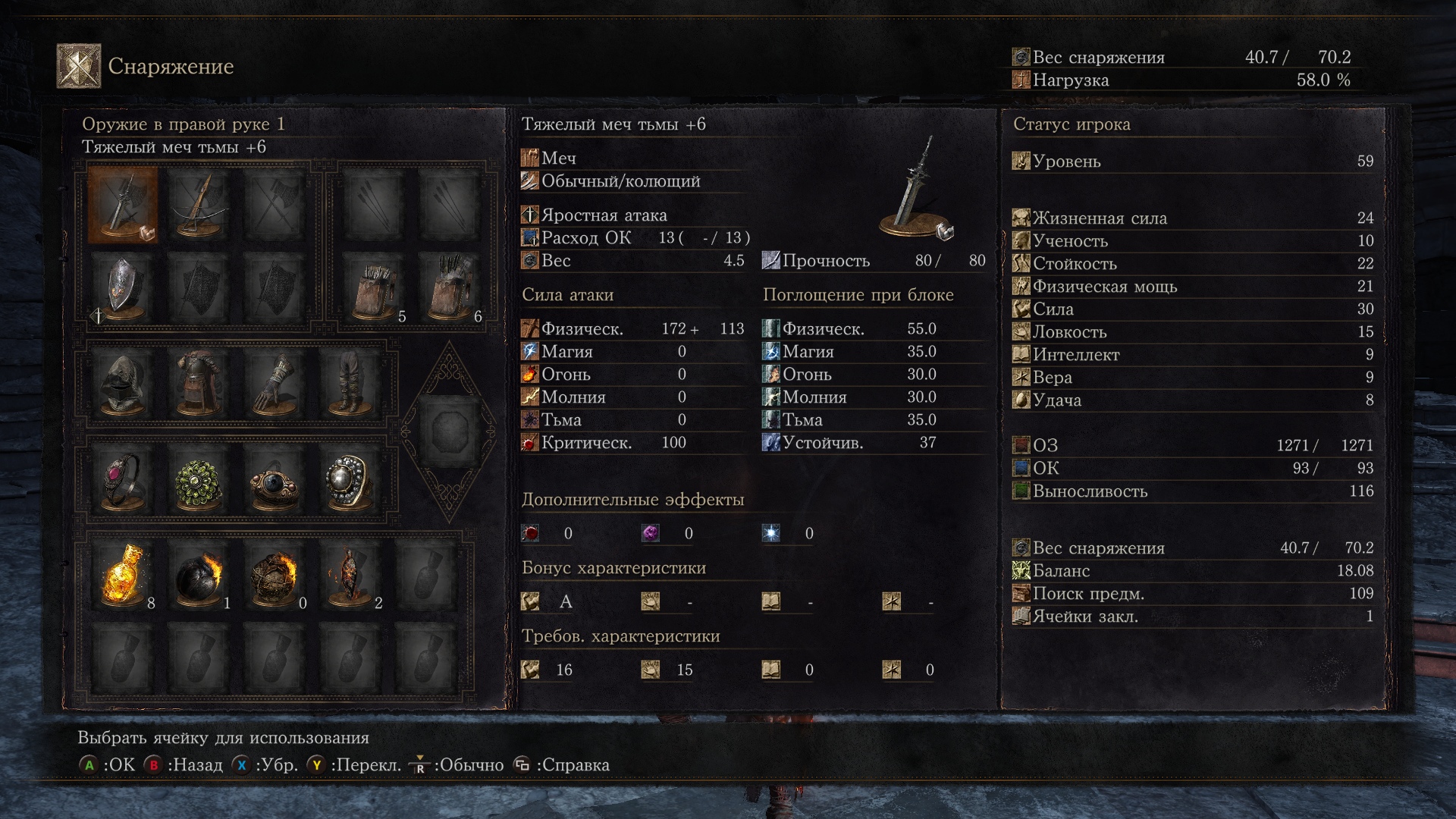Open the equipped silver shield slot
The image size is (1456, 819).
[x=123, y=288]
